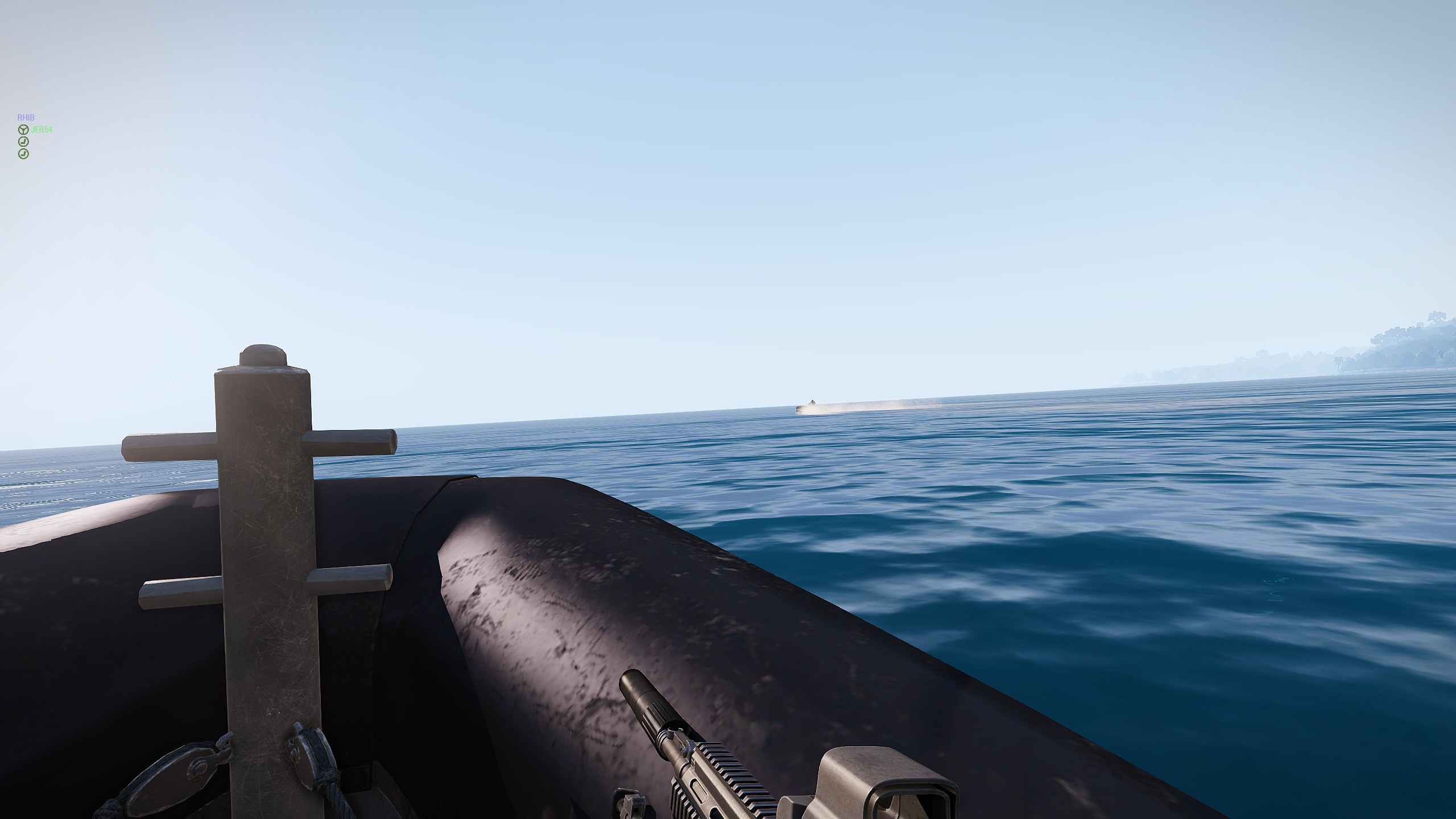
Task: Click the steering wheel driver icon
Action: coord(23,130)
